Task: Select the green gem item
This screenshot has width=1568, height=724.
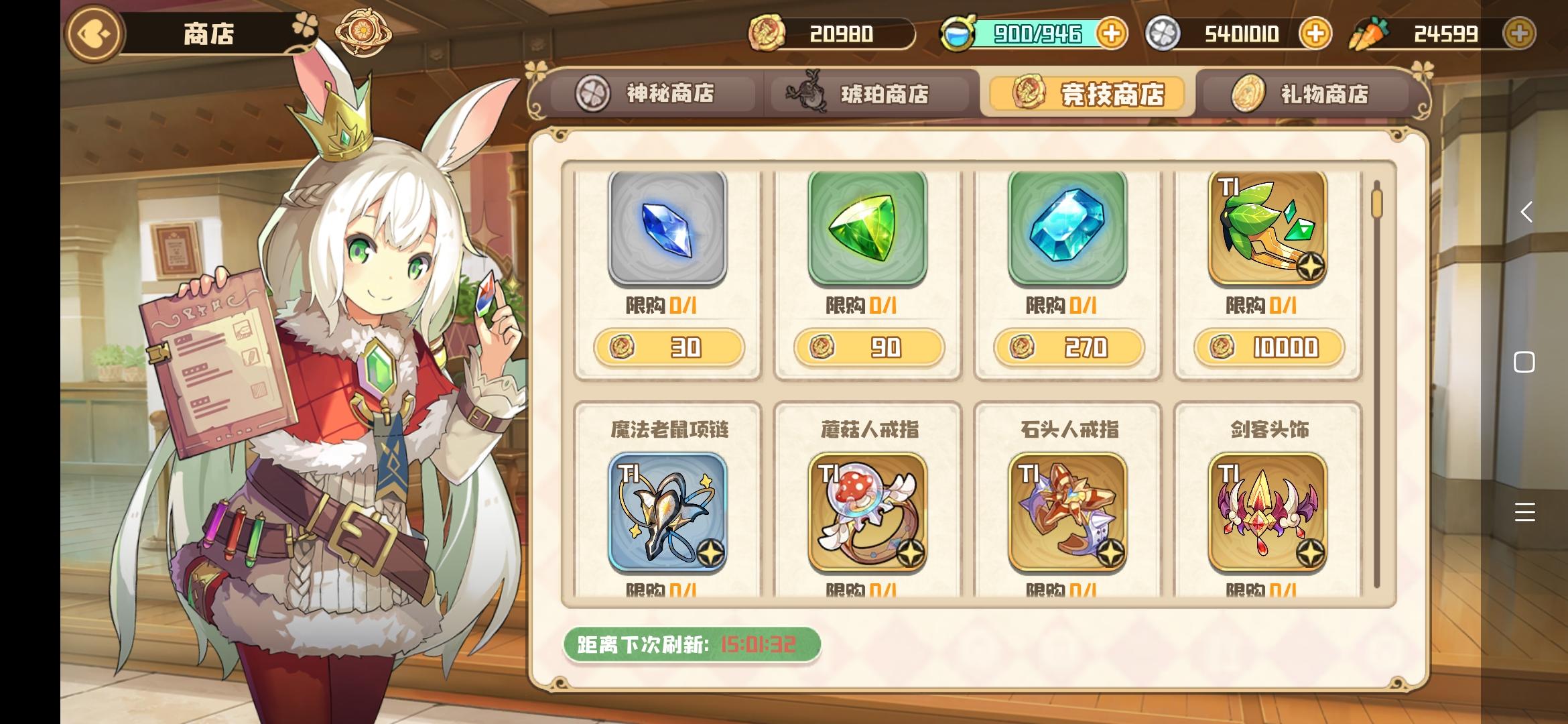Action: point(866,228)
